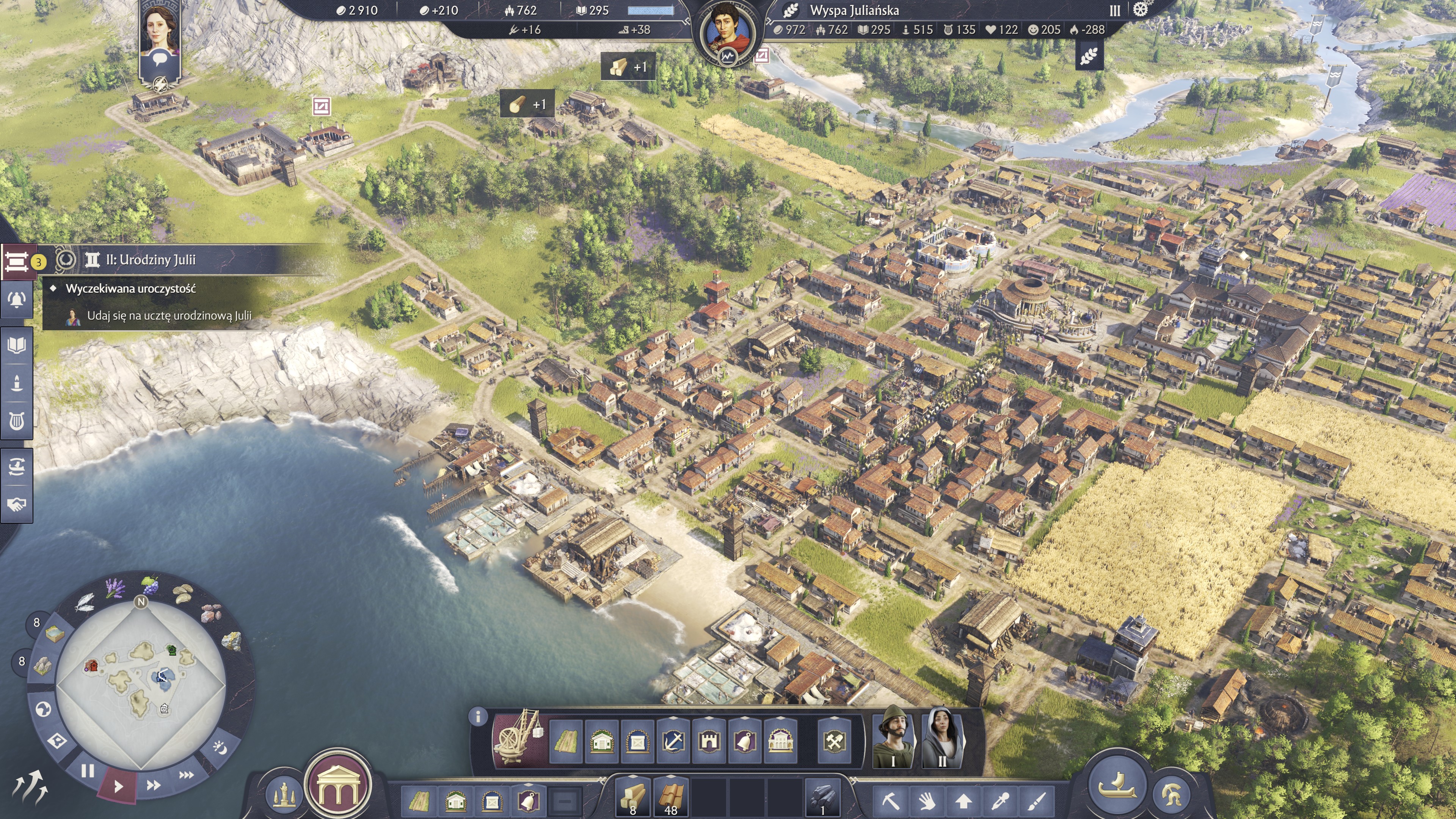Select the Urodziny Julii quest header
The height and width of the screenshot is (819, 1456).
point(151,260)
